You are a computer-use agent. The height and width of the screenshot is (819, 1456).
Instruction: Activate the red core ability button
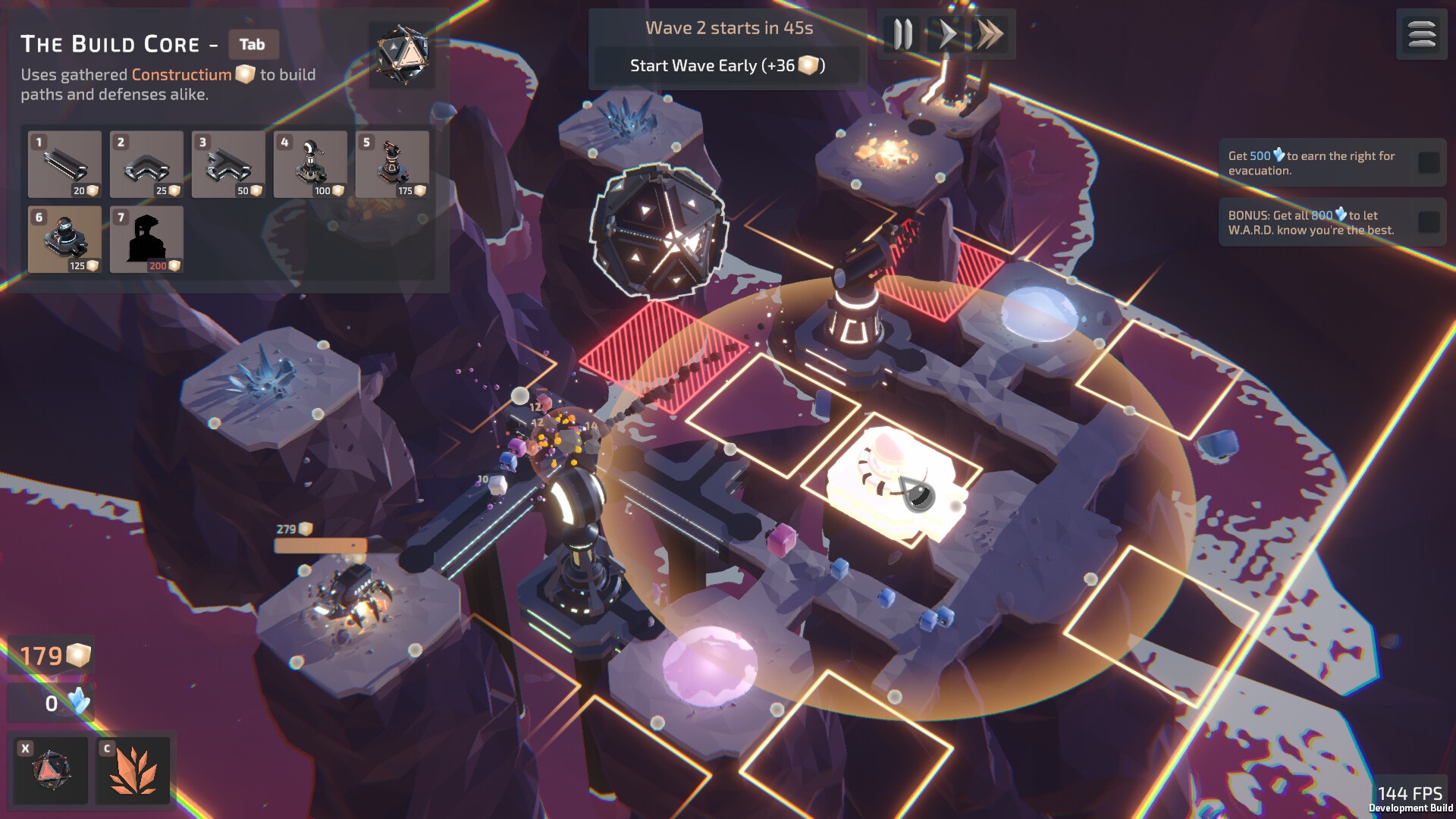point(52,770)
